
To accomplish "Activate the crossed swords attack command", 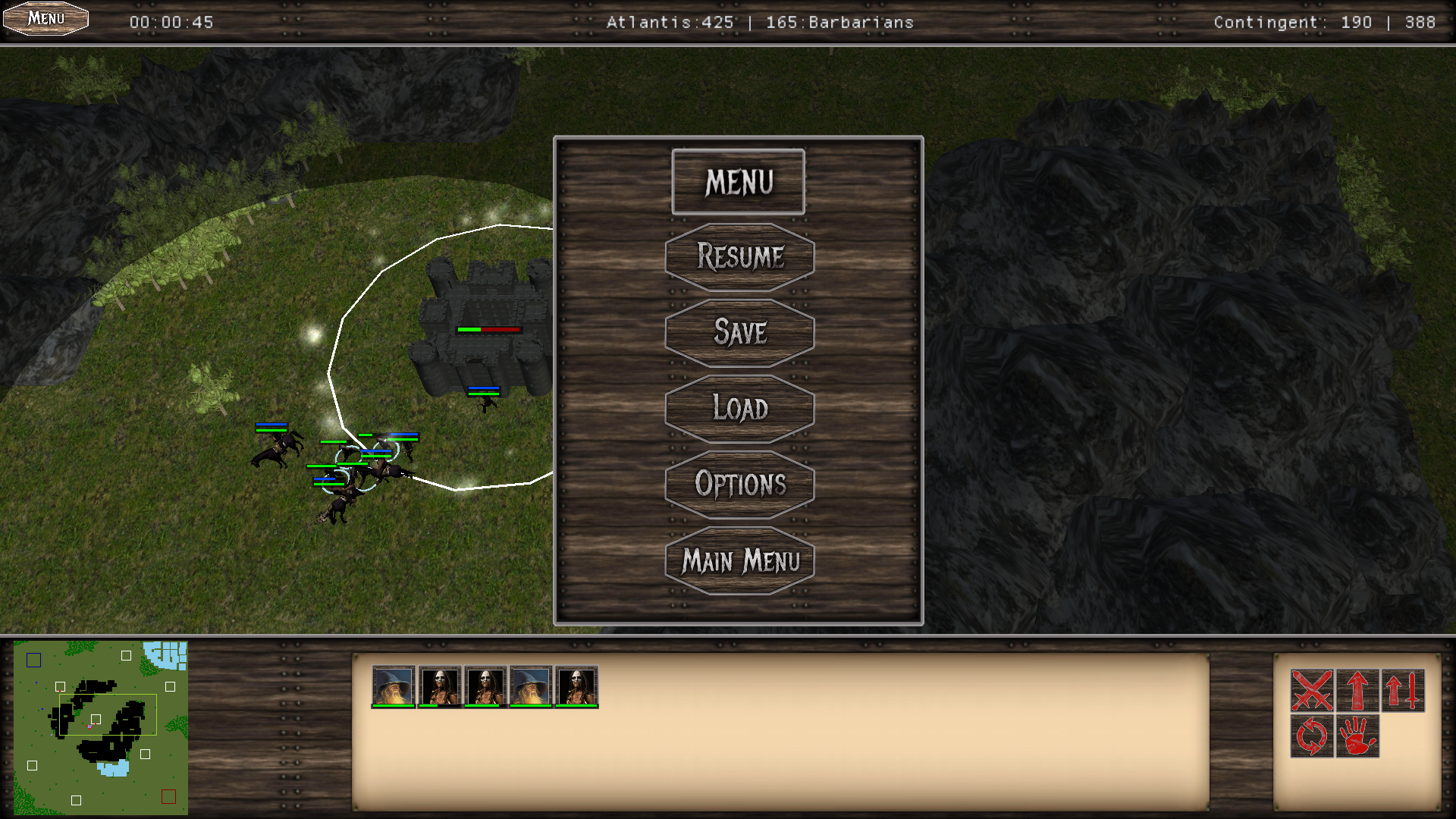I will [x=1312, y=690].
